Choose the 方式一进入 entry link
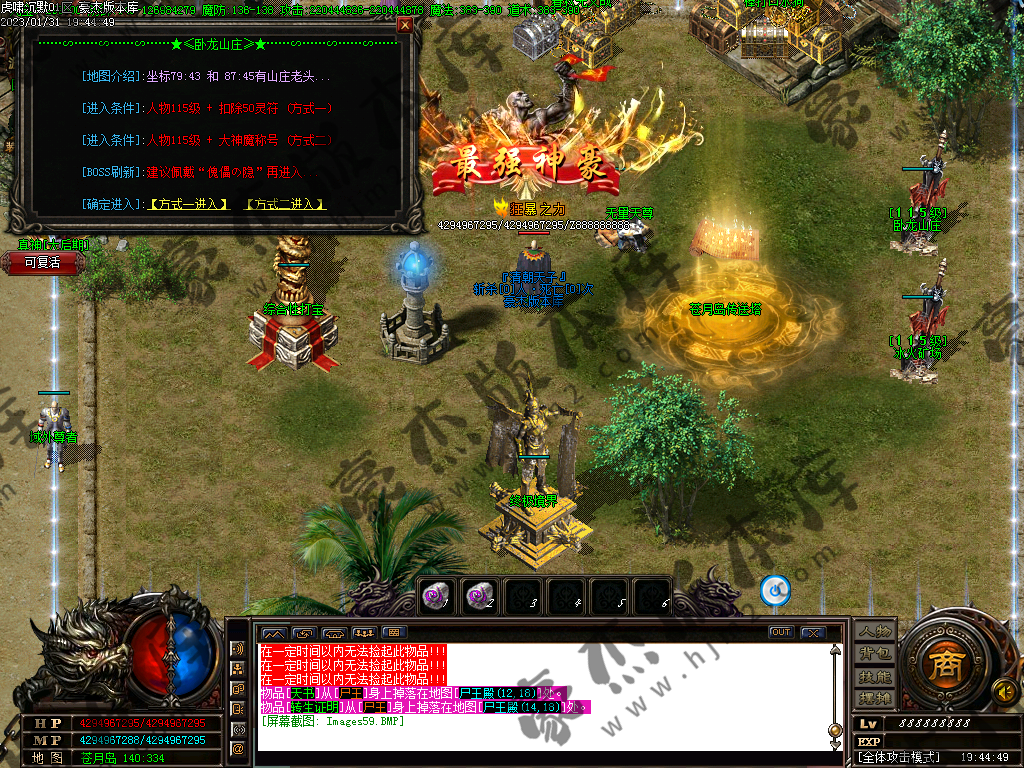This screenshot has height=768, width=1024. click(x=189, y=204)
